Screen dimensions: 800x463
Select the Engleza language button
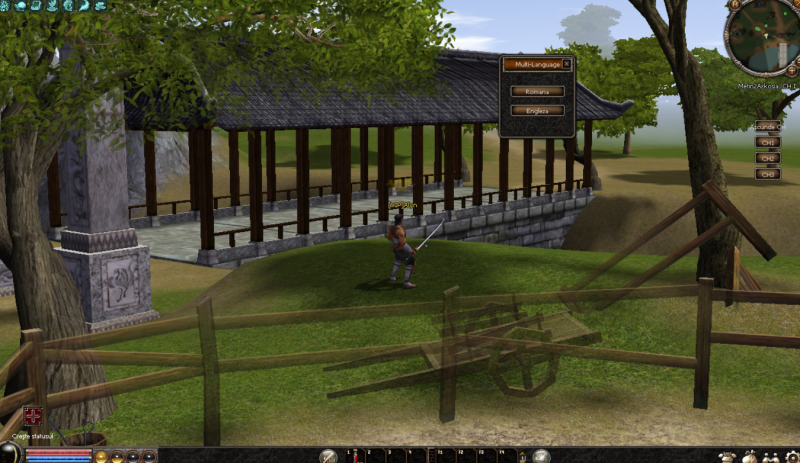point(537,110)
